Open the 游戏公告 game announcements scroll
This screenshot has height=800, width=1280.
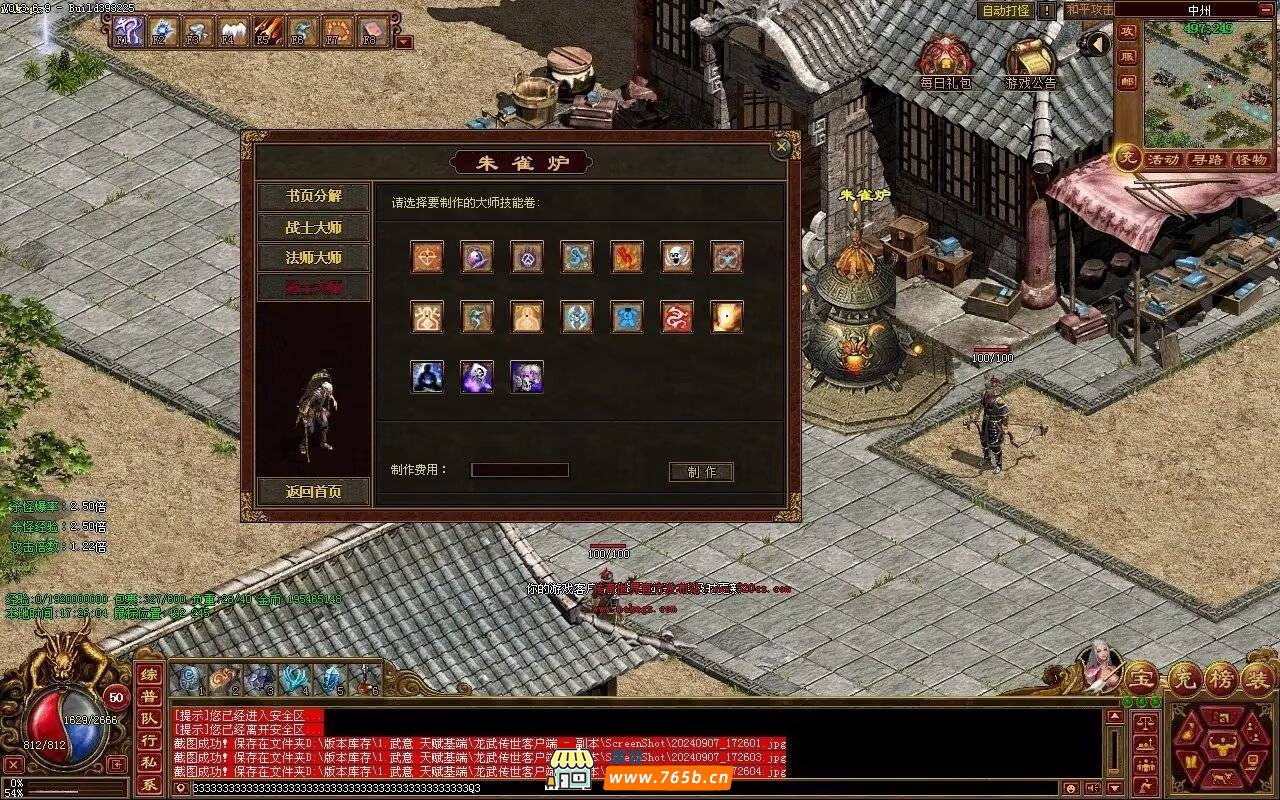[x=1030, y=63]
